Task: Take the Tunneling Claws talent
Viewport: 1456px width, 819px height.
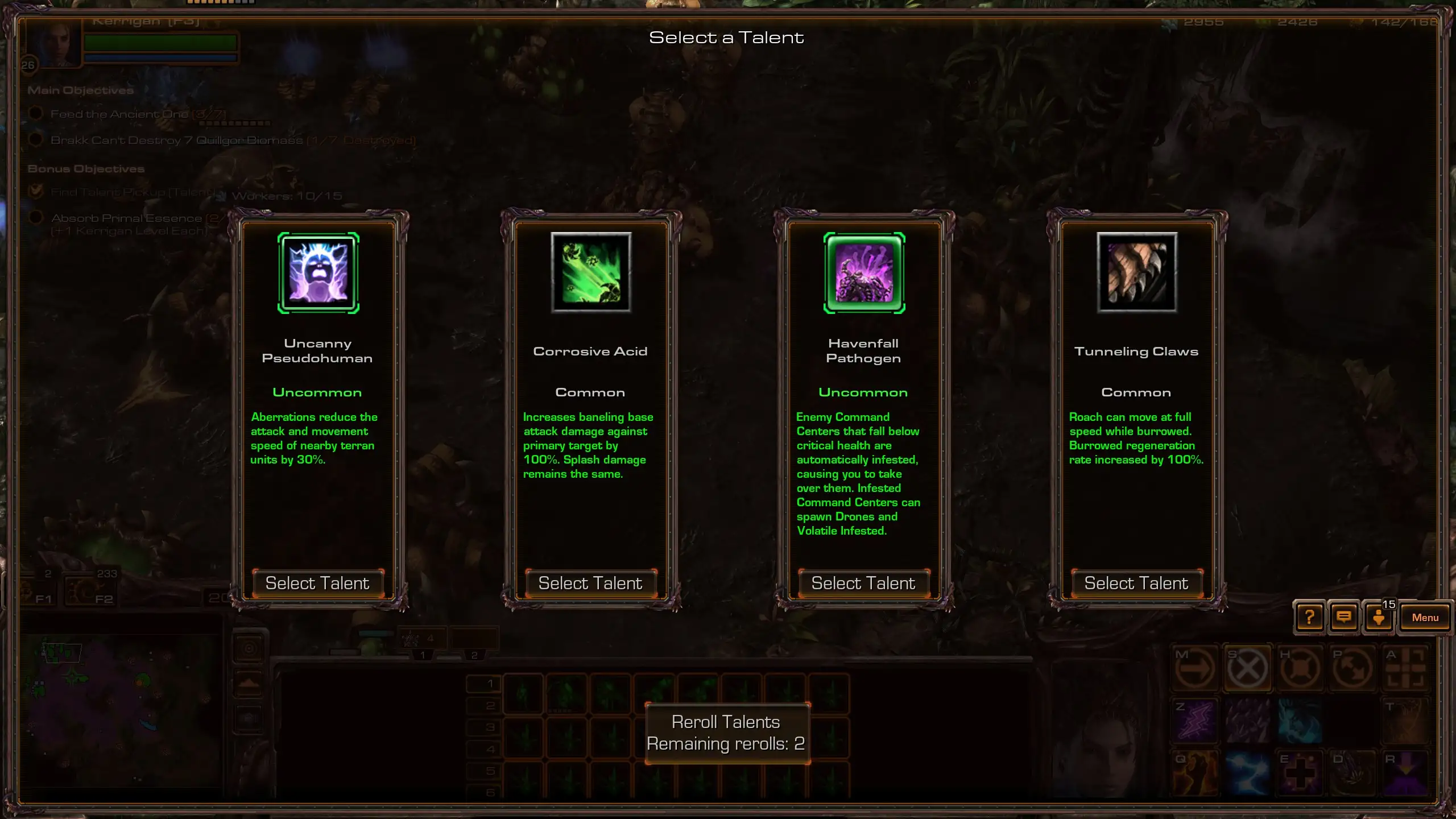Action: click(x=1136, y=584)
